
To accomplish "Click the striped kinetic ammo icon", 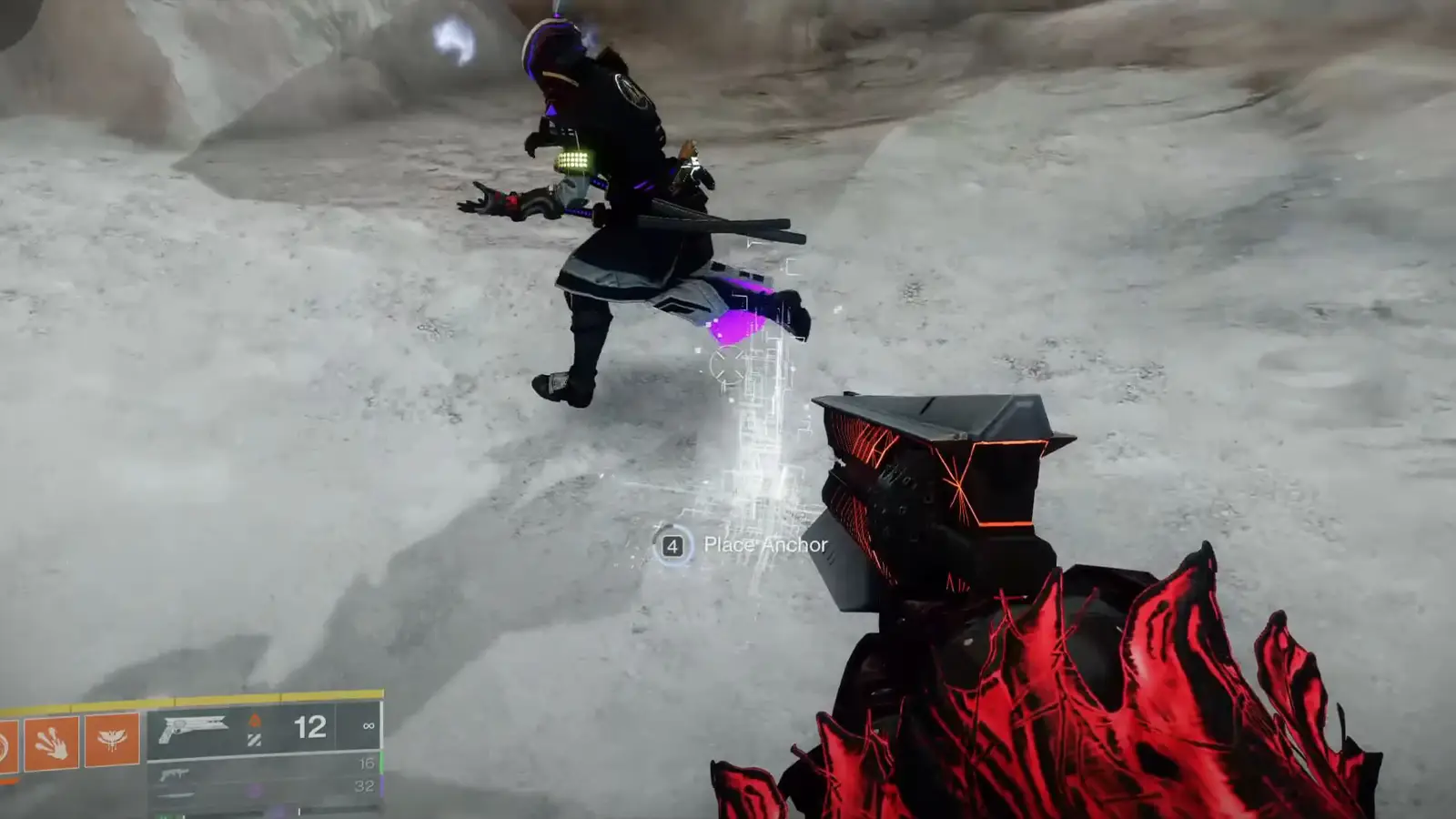I will tap(253, 737).
